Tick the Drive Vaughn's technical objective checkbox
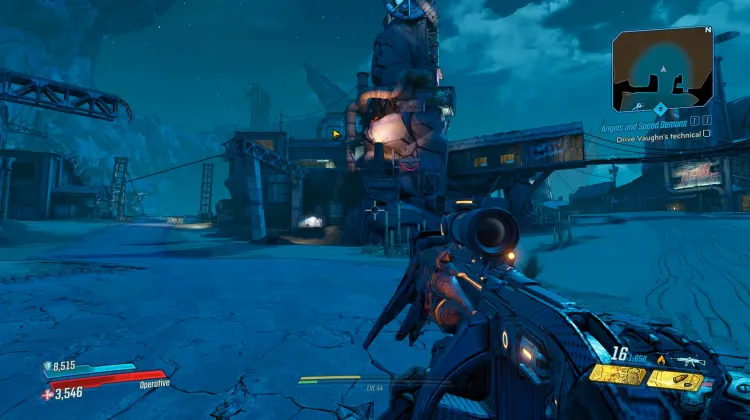This screenshot has height=420, width=750. [707, 133]
